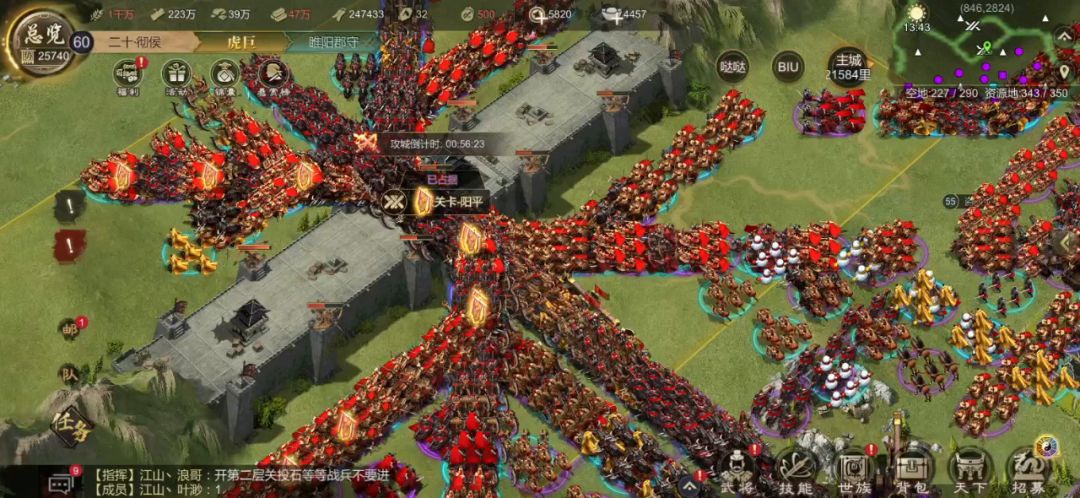This screenshot has width=1080, height=498.
Task: Open the 活动 events gift icon
Action: pyautogui.click(x=178, y=75)
